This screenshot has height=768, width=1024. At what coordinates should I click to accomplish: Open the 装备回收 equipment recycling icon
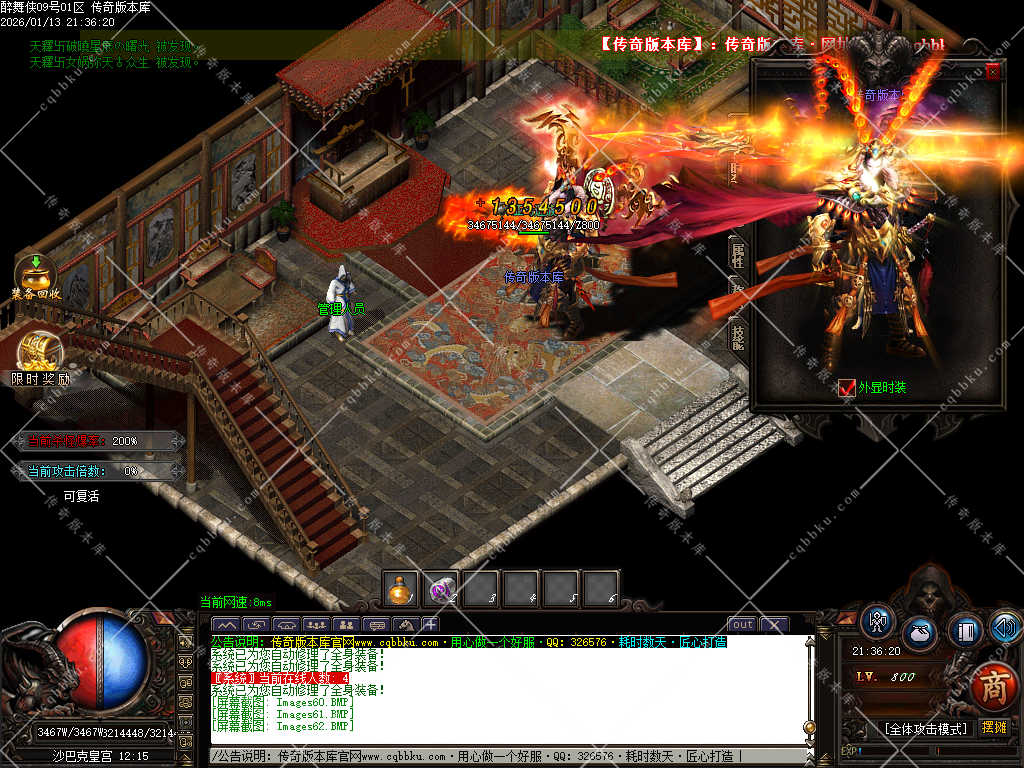point(36,273)
